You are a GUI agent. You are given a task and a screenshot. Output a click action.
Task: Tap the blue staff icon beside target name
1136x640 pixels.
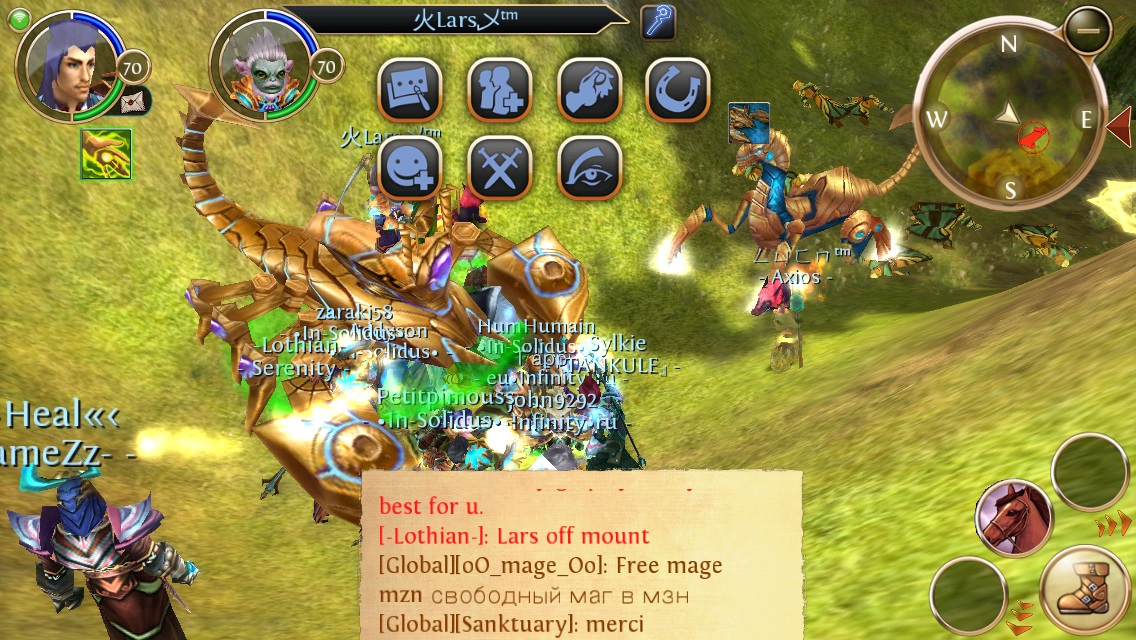(658, 22)
